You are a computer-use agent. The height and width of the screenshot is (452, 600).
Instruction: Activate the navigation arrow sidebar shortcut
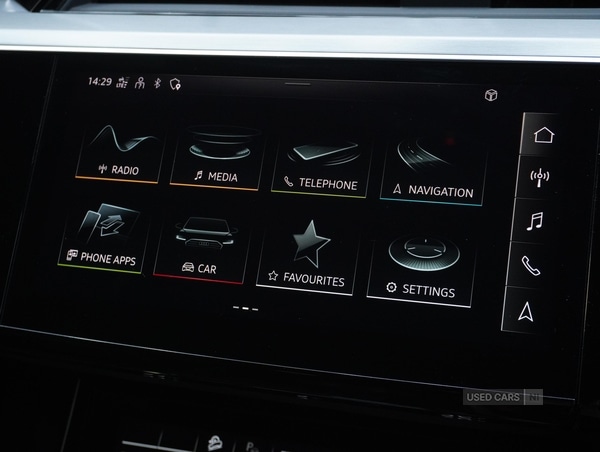[527, 312]
